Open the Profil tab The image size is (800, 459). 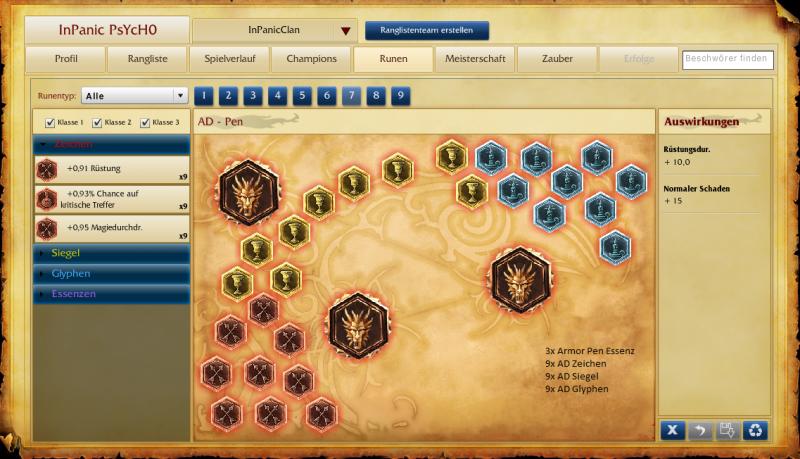(66, 59)
